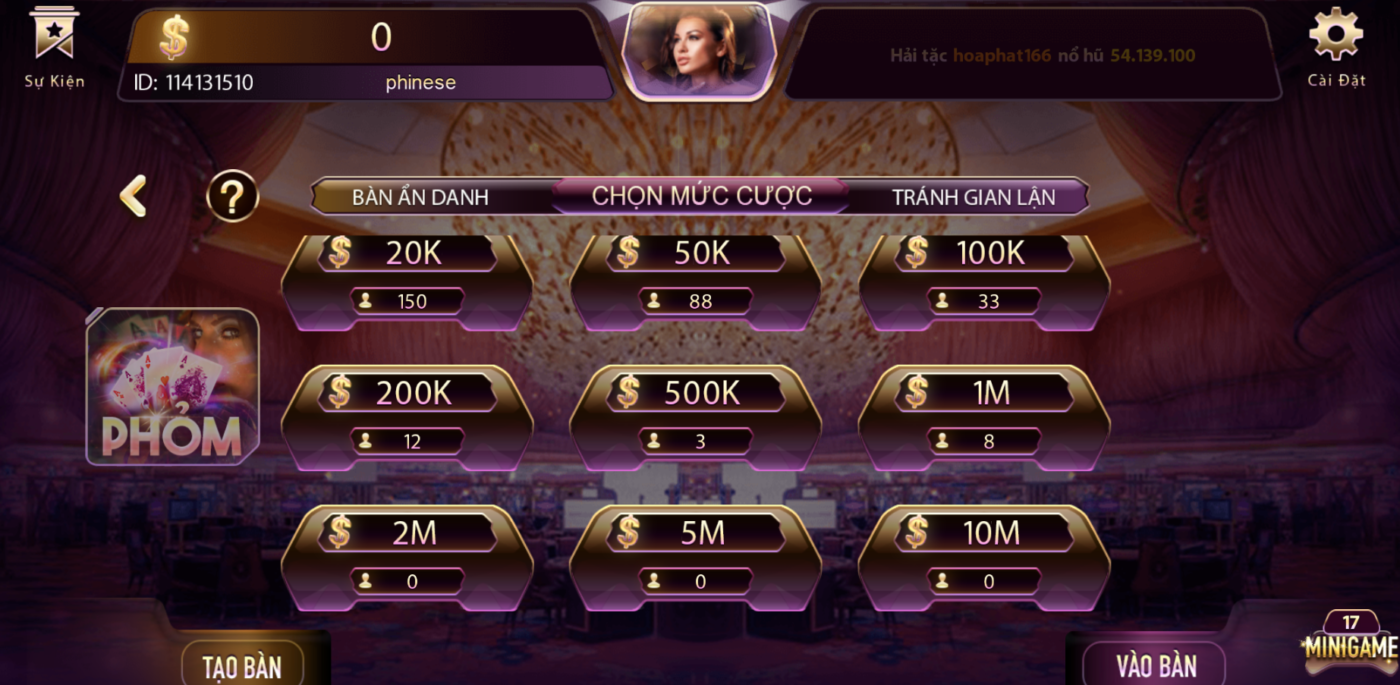Click the Phỏm game thumbnail
Screen dimensions: 1400x685
172,387
